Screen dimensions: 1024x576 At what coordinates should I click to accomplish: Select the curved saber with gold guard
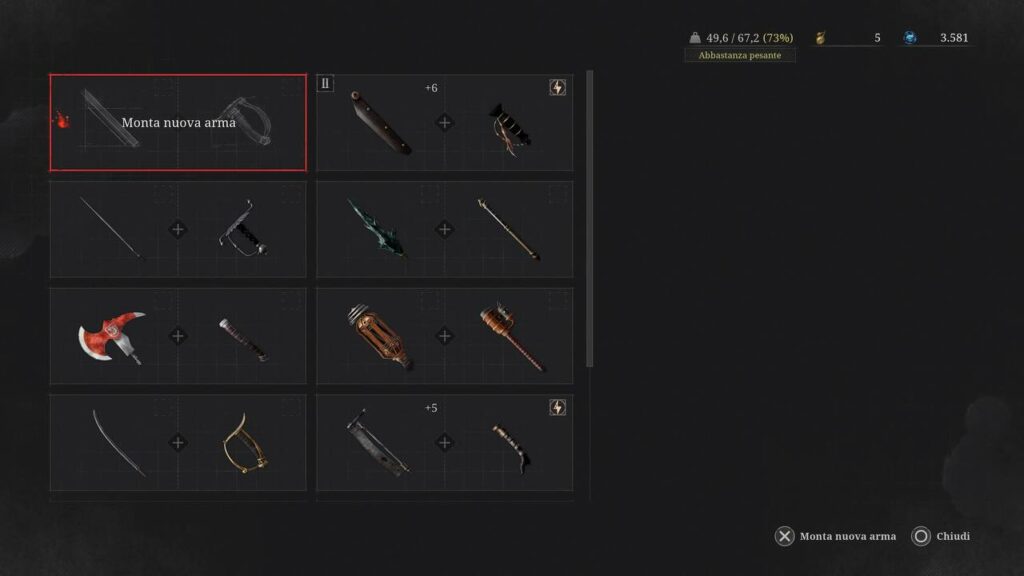178,442
